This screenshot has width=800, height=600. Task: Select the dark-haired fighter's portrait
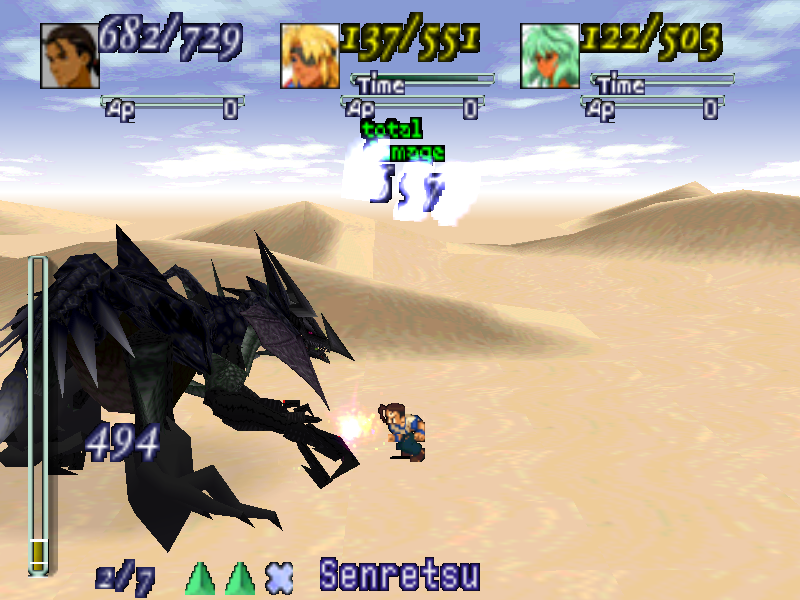(x=70, y=56)
